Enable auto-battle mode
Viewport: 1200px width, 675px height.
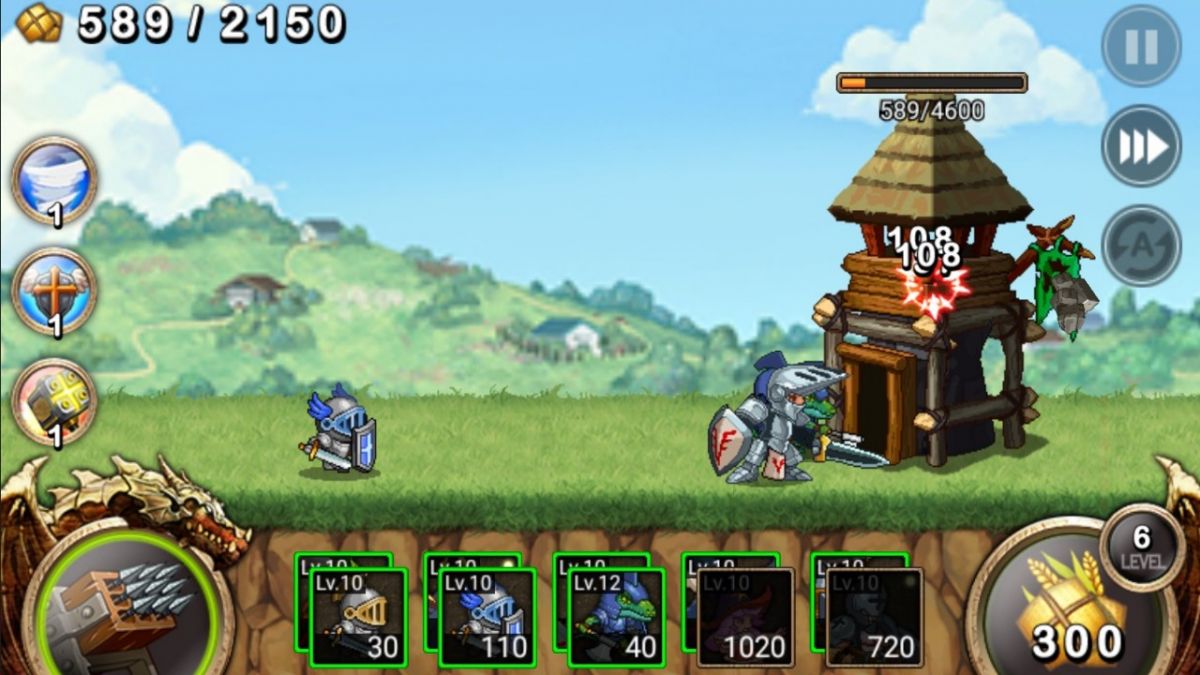1141,245
